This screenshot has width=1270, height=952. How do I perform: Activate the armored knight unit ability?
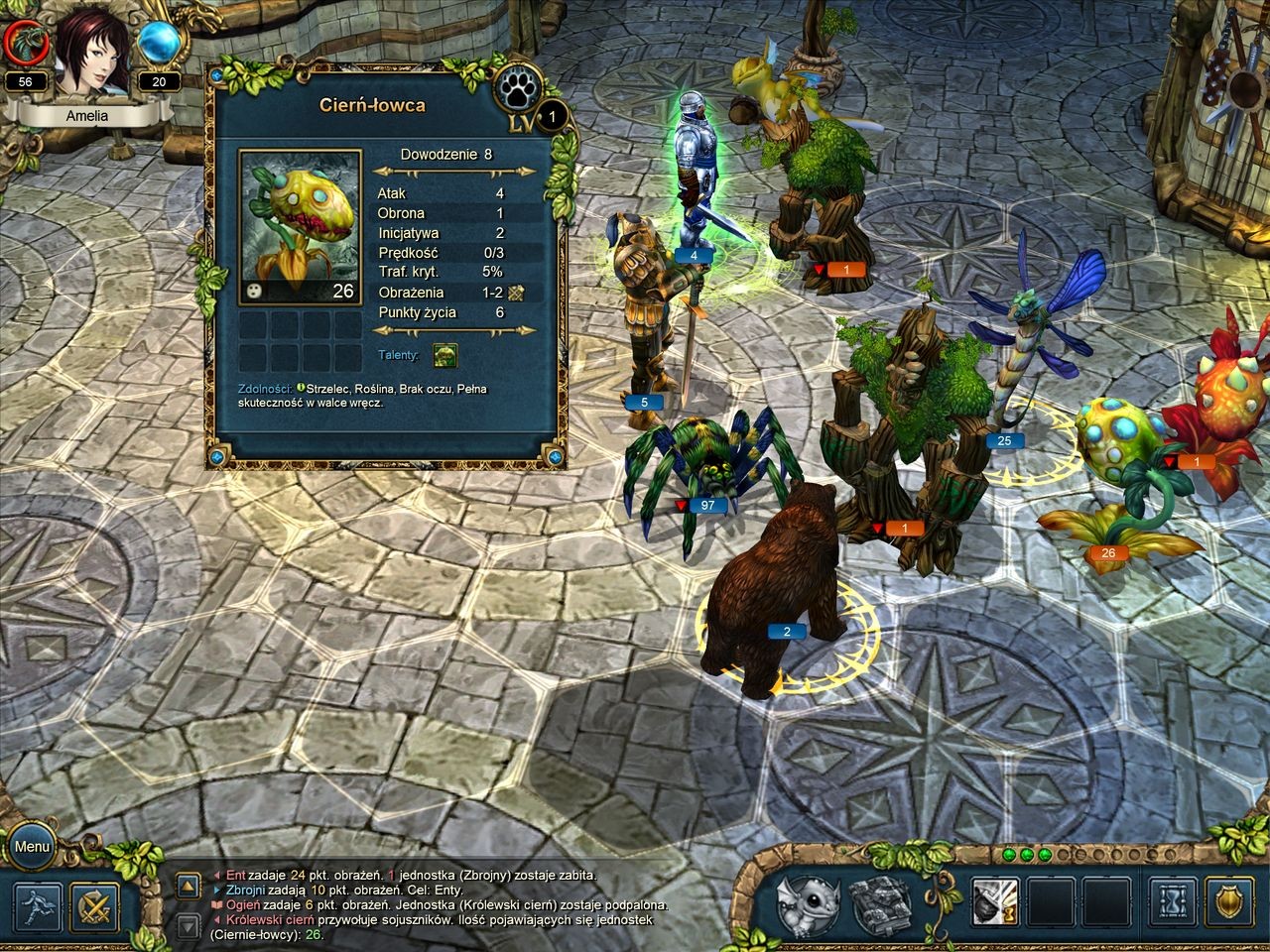coord(995,903)
